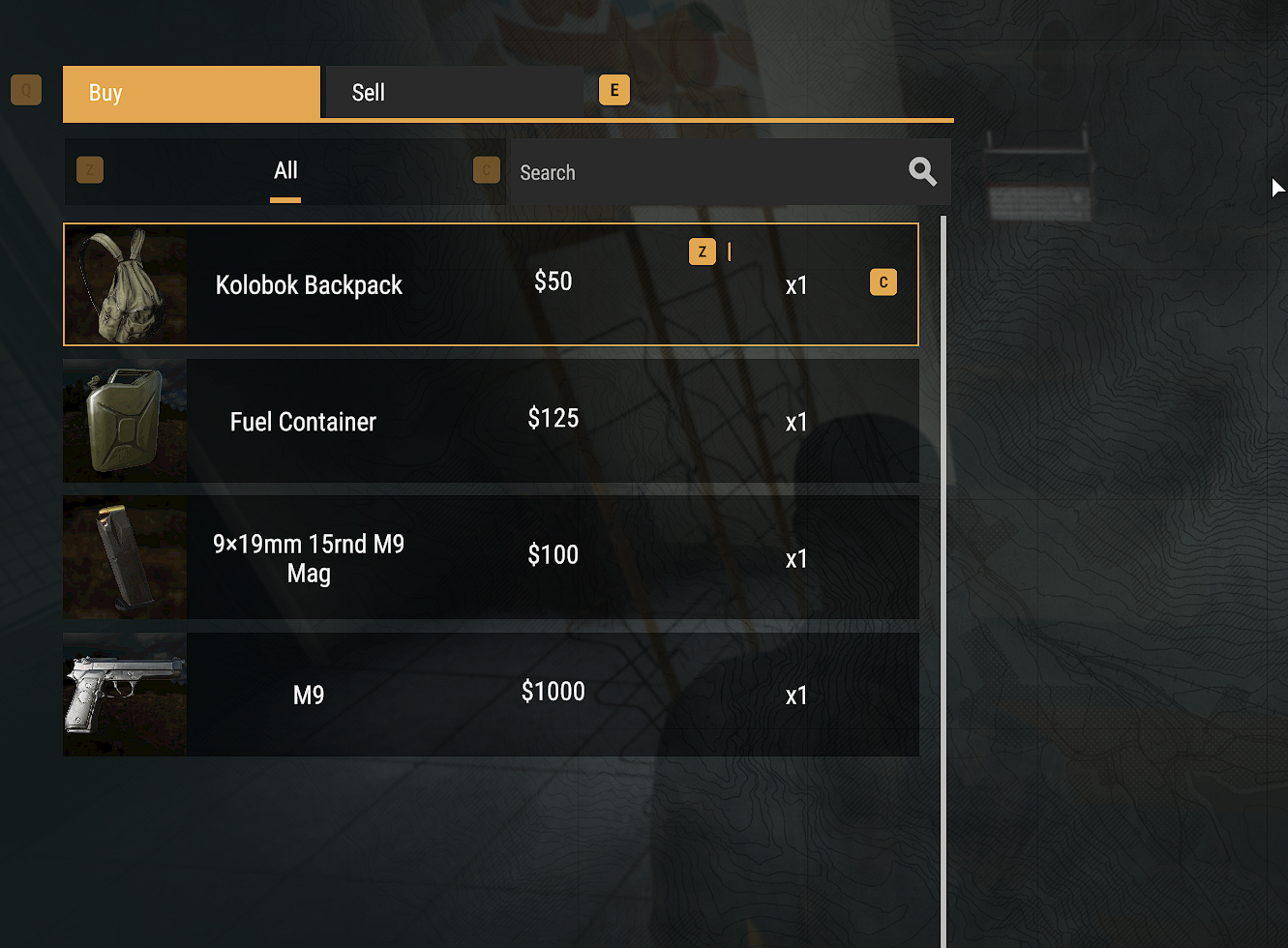
Task: Switch to the Sell tab
Action: click(453, 93)
